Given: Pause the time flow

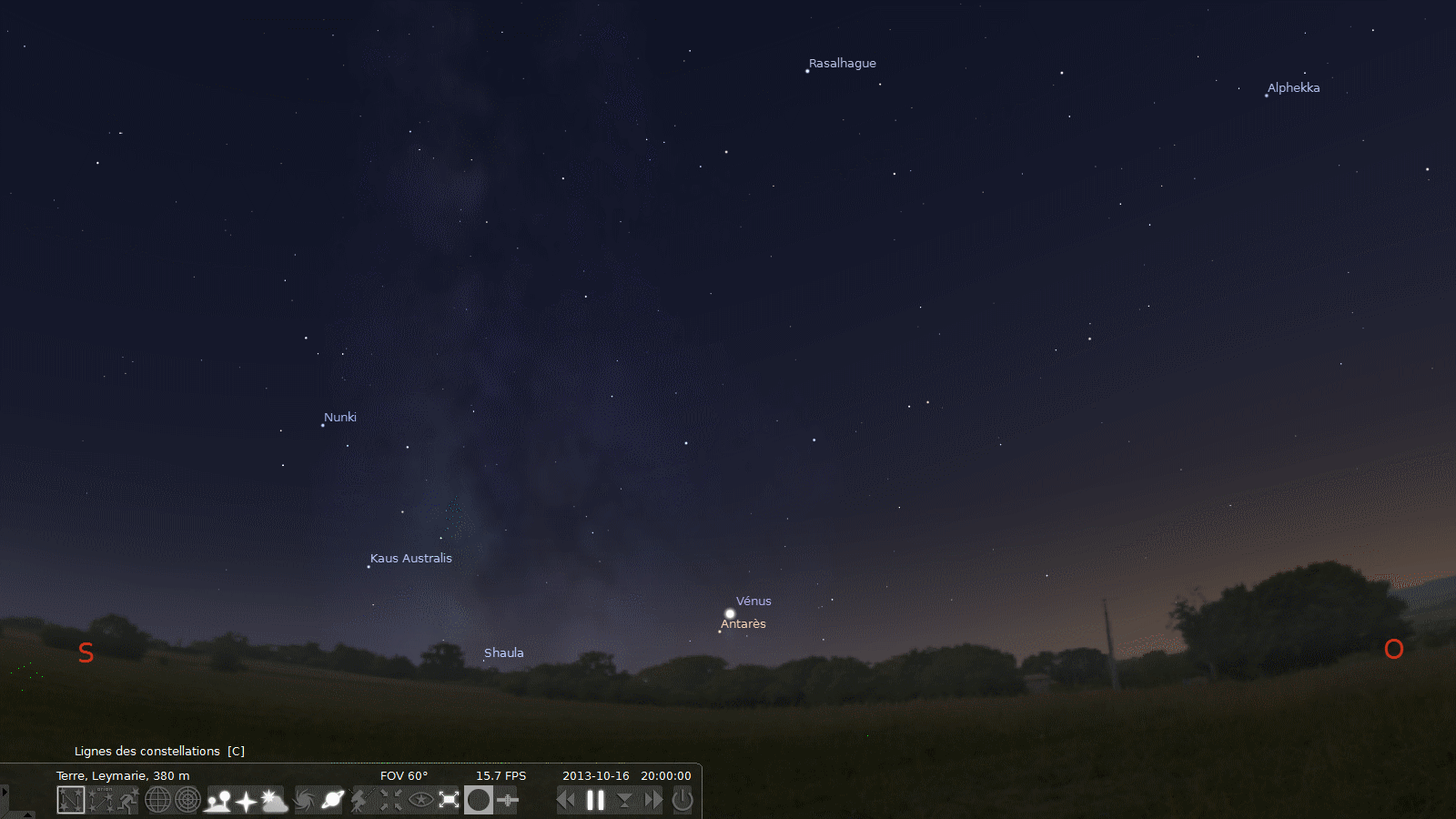Looking at the screenshot, I should coord(595,800).
